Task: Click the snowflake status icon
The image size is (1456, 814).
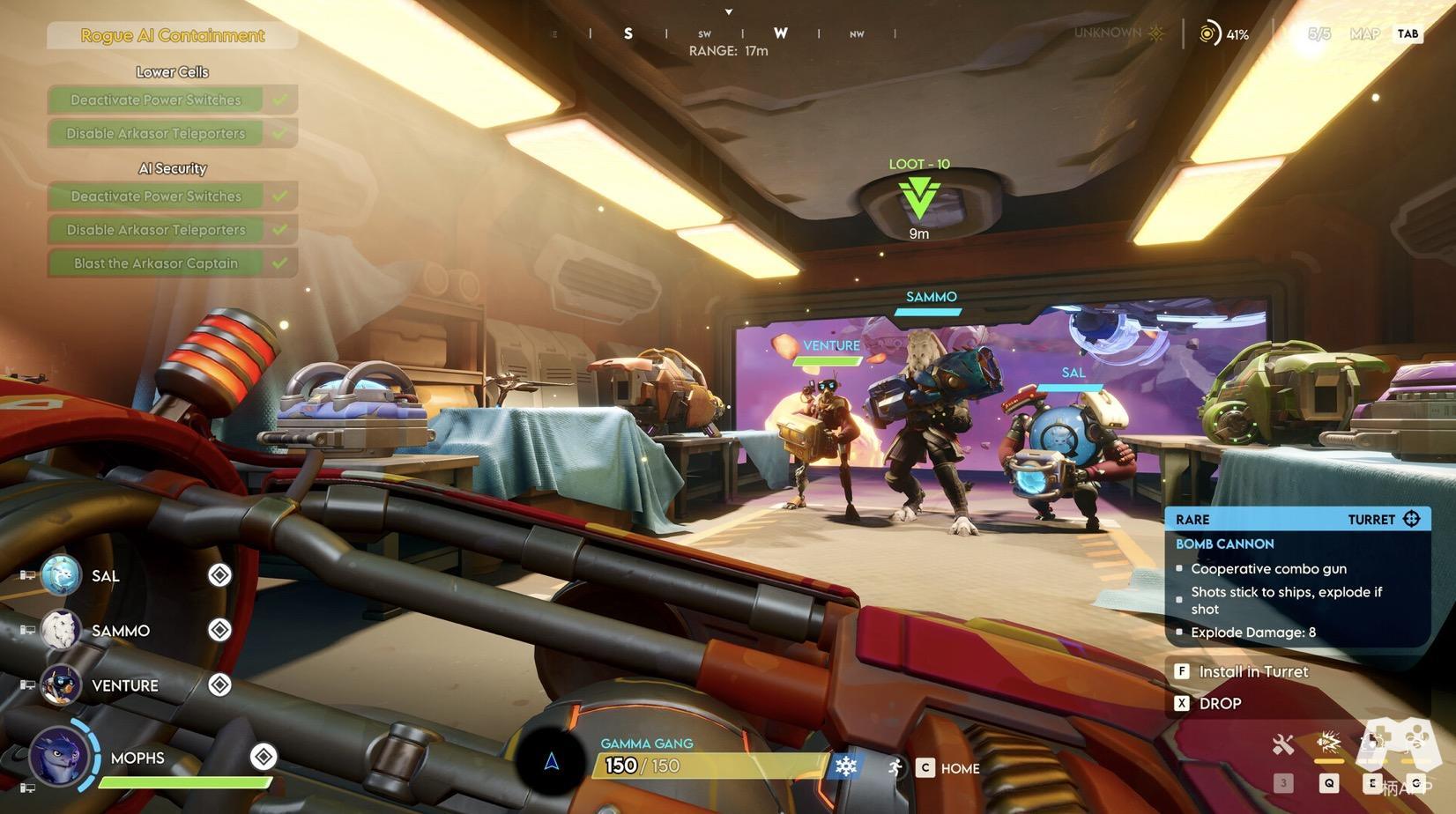Action: pos(845,766)
